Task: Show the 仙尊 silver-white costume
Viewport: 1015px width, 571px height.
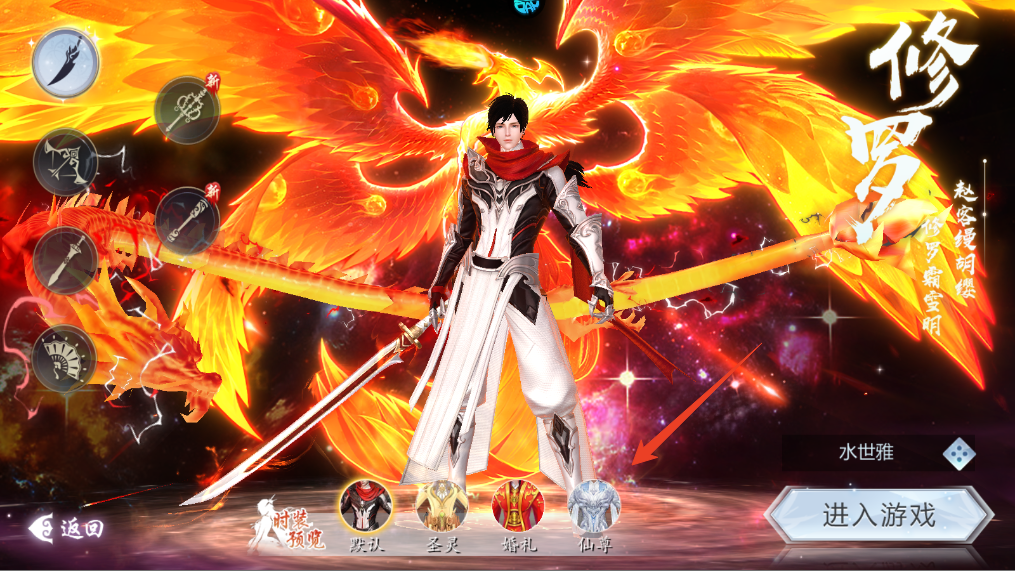Action: coord(594,506)
